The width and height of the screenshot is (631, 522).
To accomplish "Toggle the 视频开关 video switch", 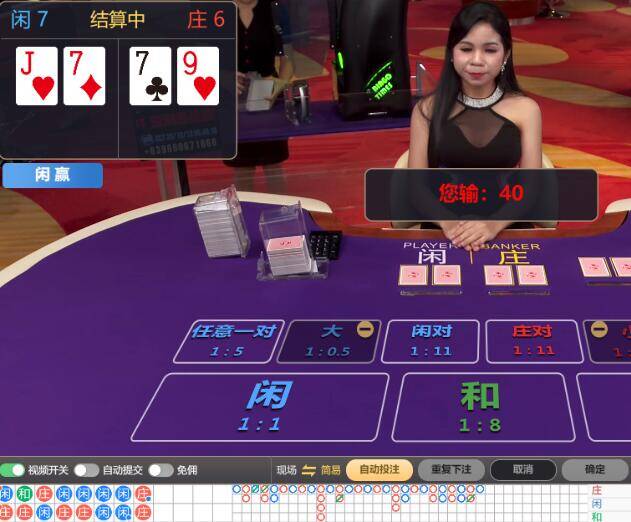I will tap(13, 470).
